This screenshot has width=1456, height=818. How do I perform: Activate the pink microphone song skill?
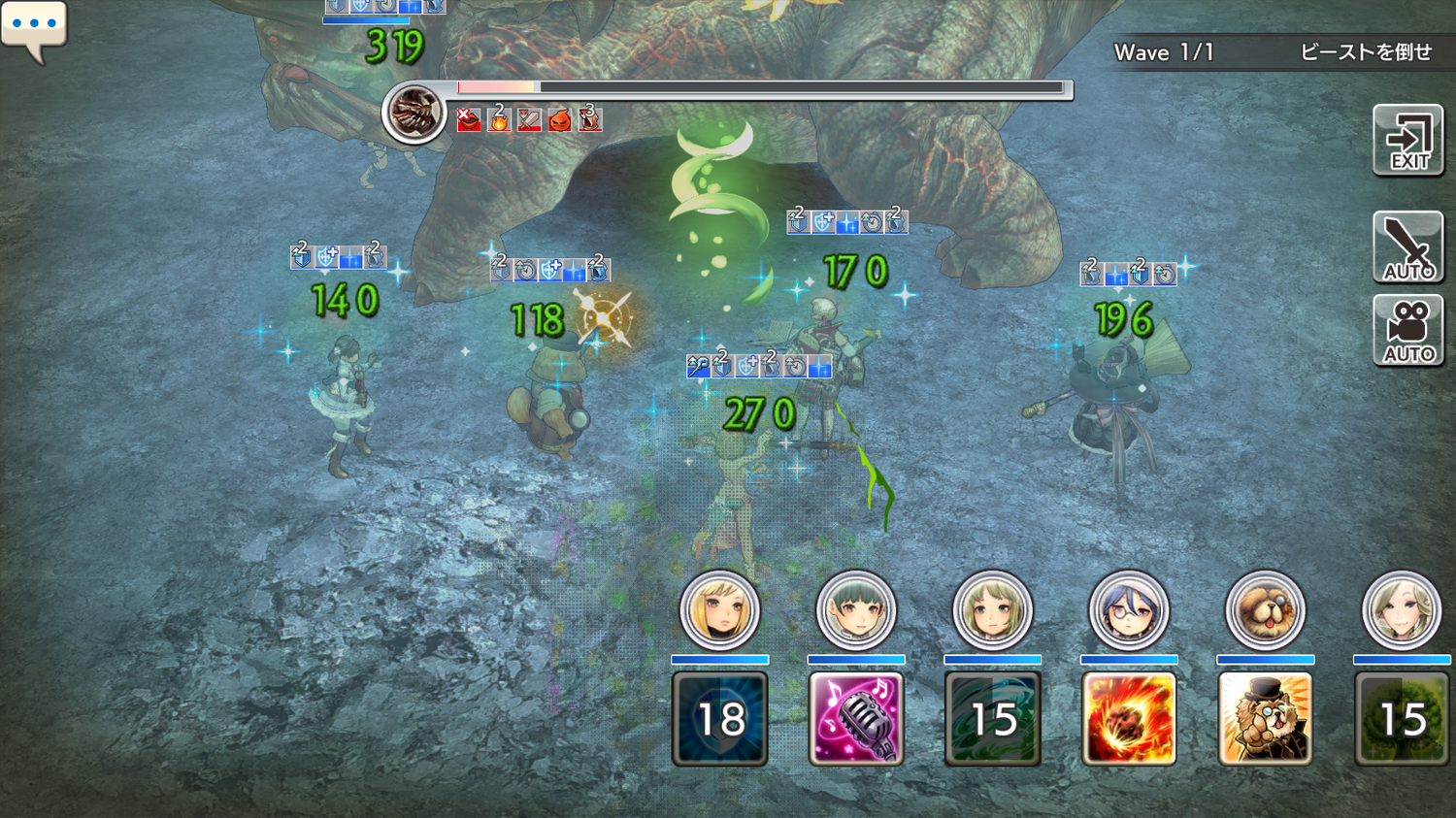[x=855, y=718]
